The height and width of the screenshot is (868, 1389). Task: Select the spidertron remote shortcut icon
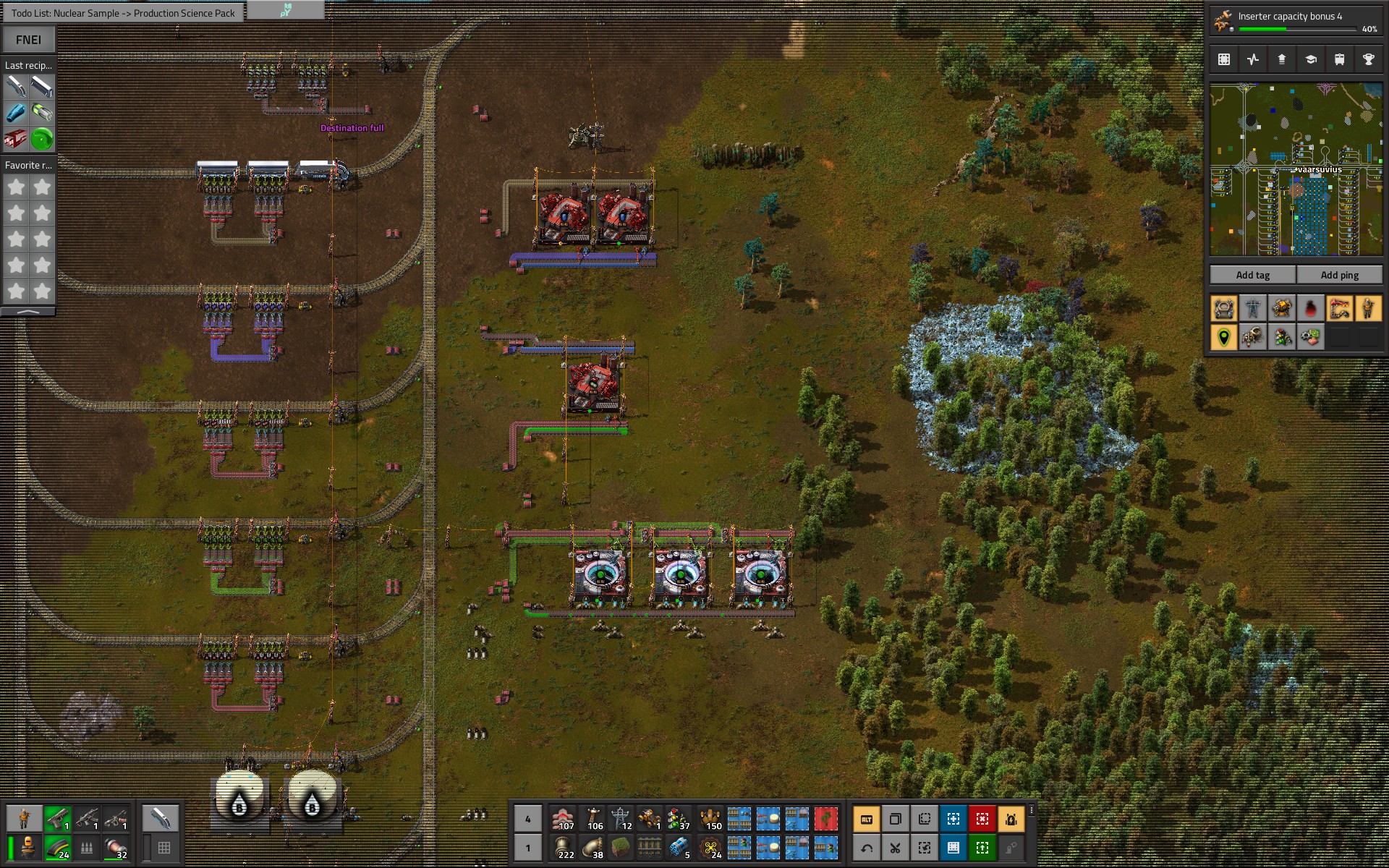pos(1013,848)
